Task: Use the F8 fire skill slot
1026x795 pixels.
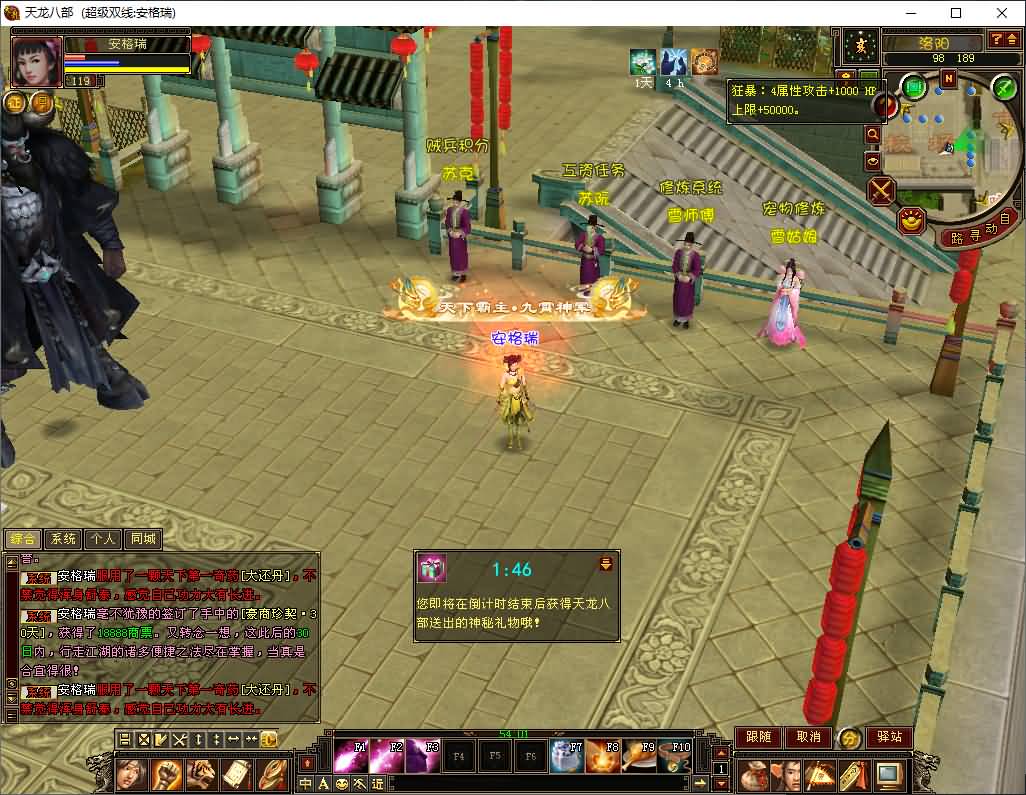Action: [603, 756]
